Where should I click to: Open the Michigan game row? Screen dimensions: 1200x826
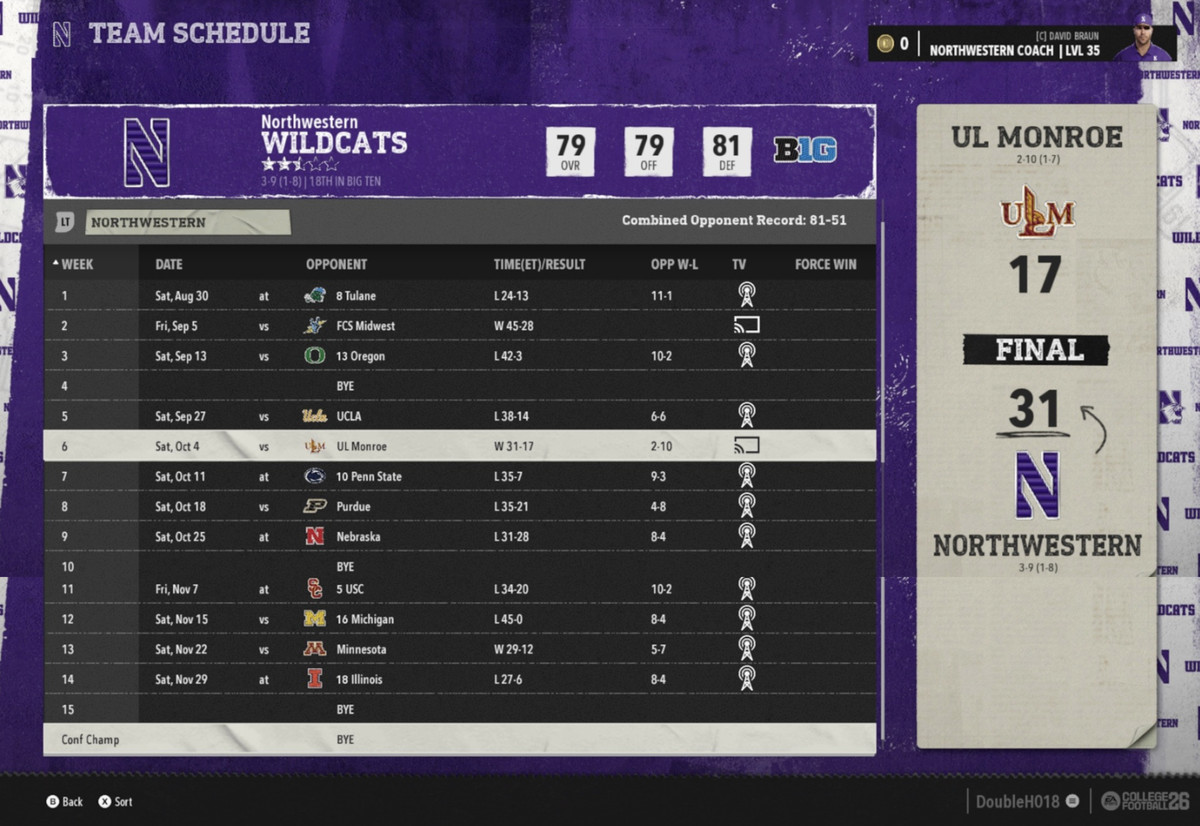459,619
